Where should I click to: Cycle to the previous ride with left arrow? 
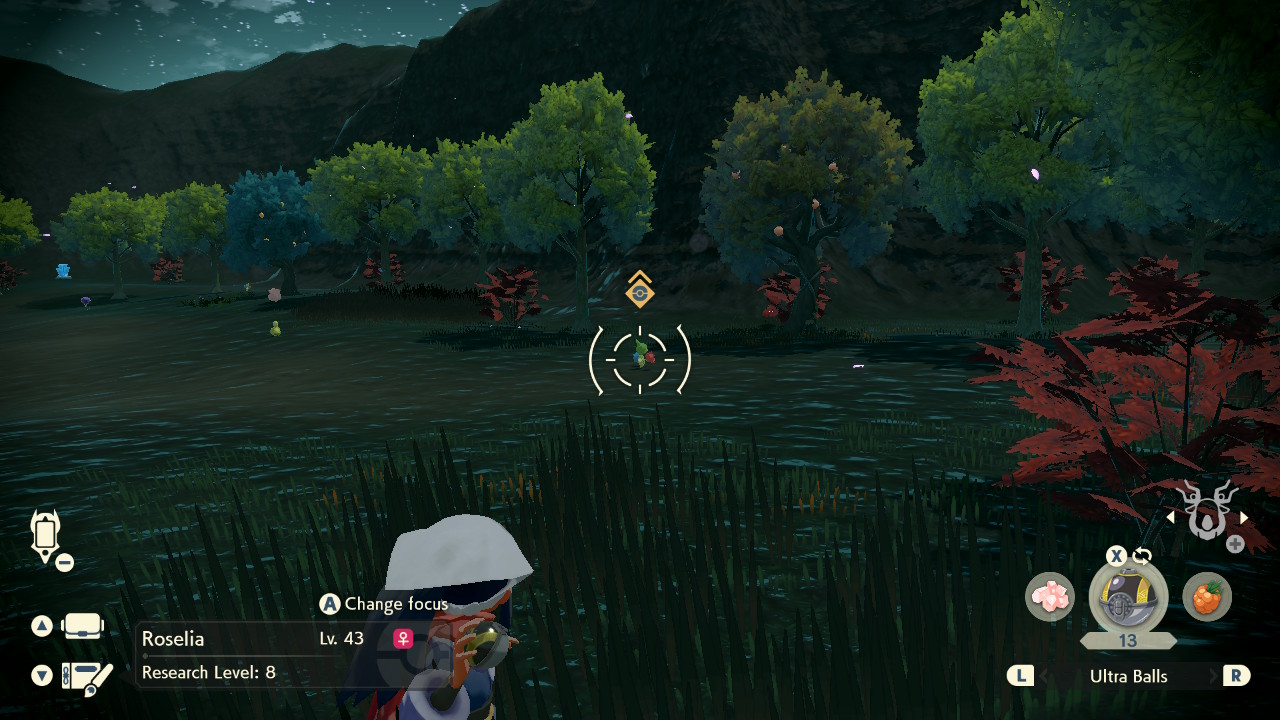pos(1171,517)
